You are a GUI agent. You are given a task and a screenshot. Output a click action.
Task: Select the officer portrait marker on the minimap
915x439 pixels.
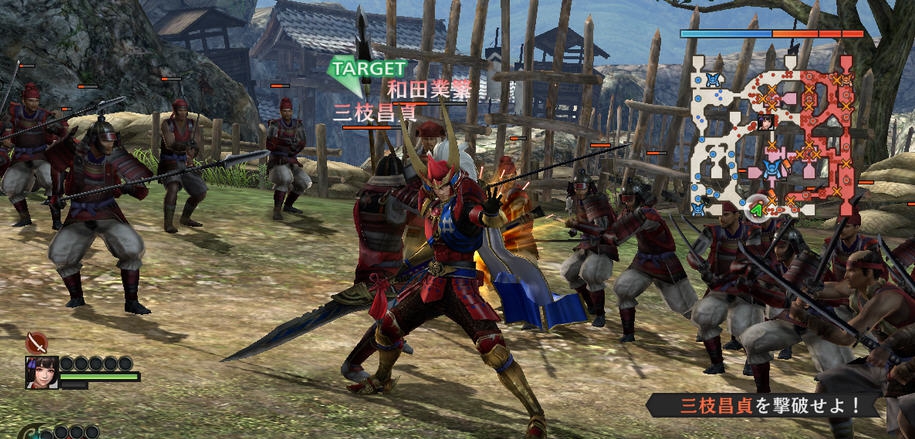pyautogui.click(x=765, y=122)
